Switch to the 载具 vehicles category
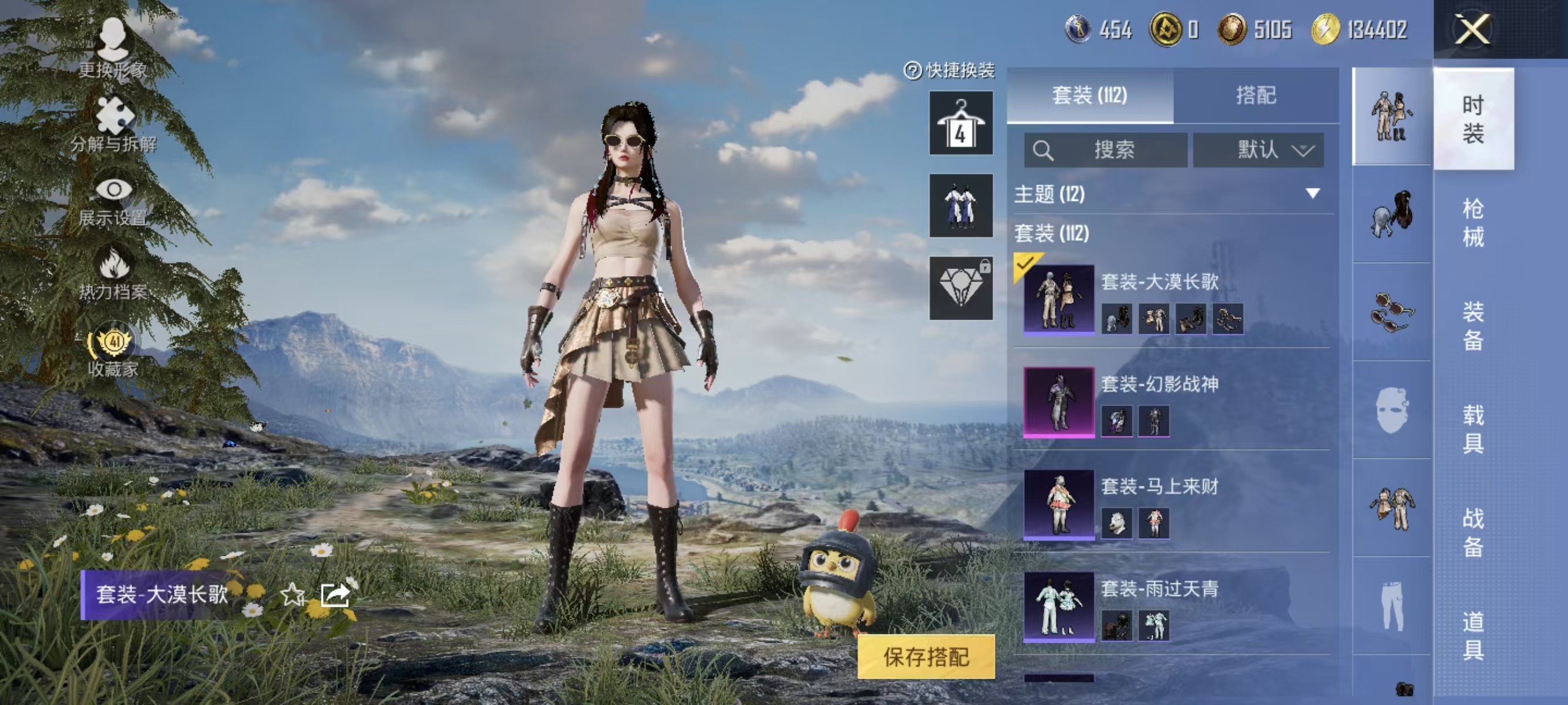This screenshot has width=1568, height=705. (1473, 429)
